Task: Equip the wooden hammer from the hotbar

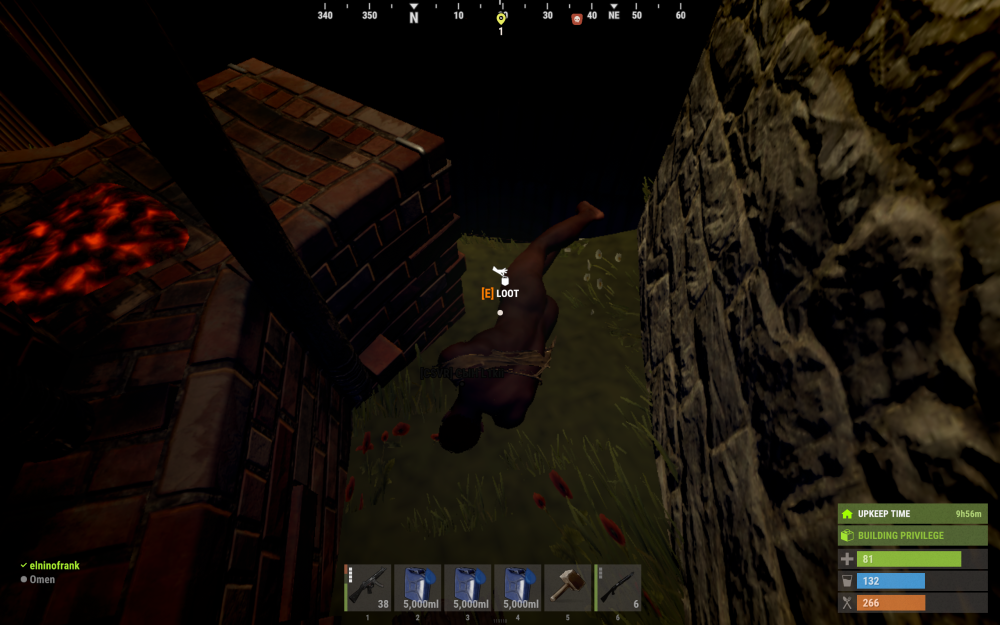Action: pos(568,587)
